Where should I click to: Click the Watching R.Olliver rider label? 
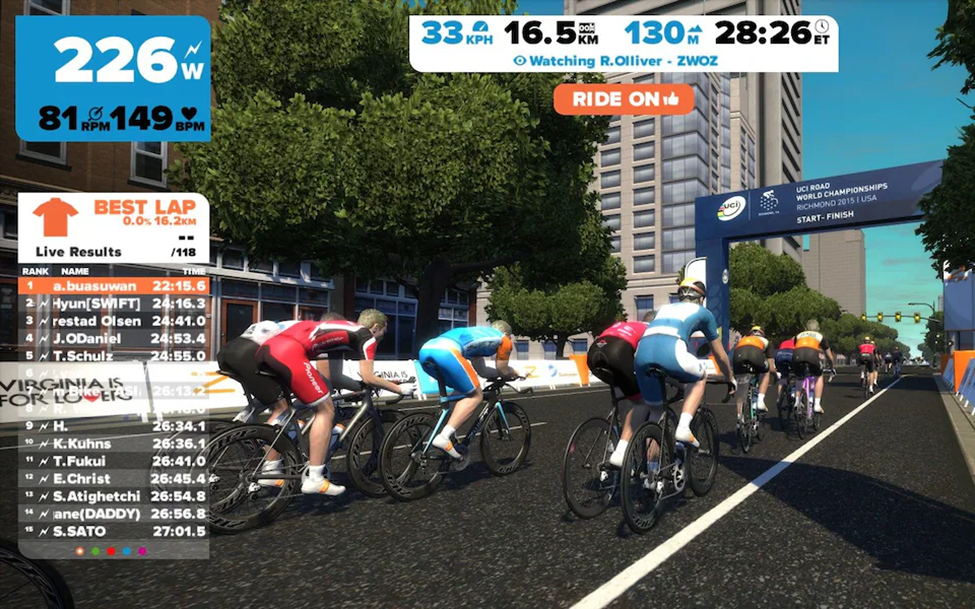click(x=622, y=60)
